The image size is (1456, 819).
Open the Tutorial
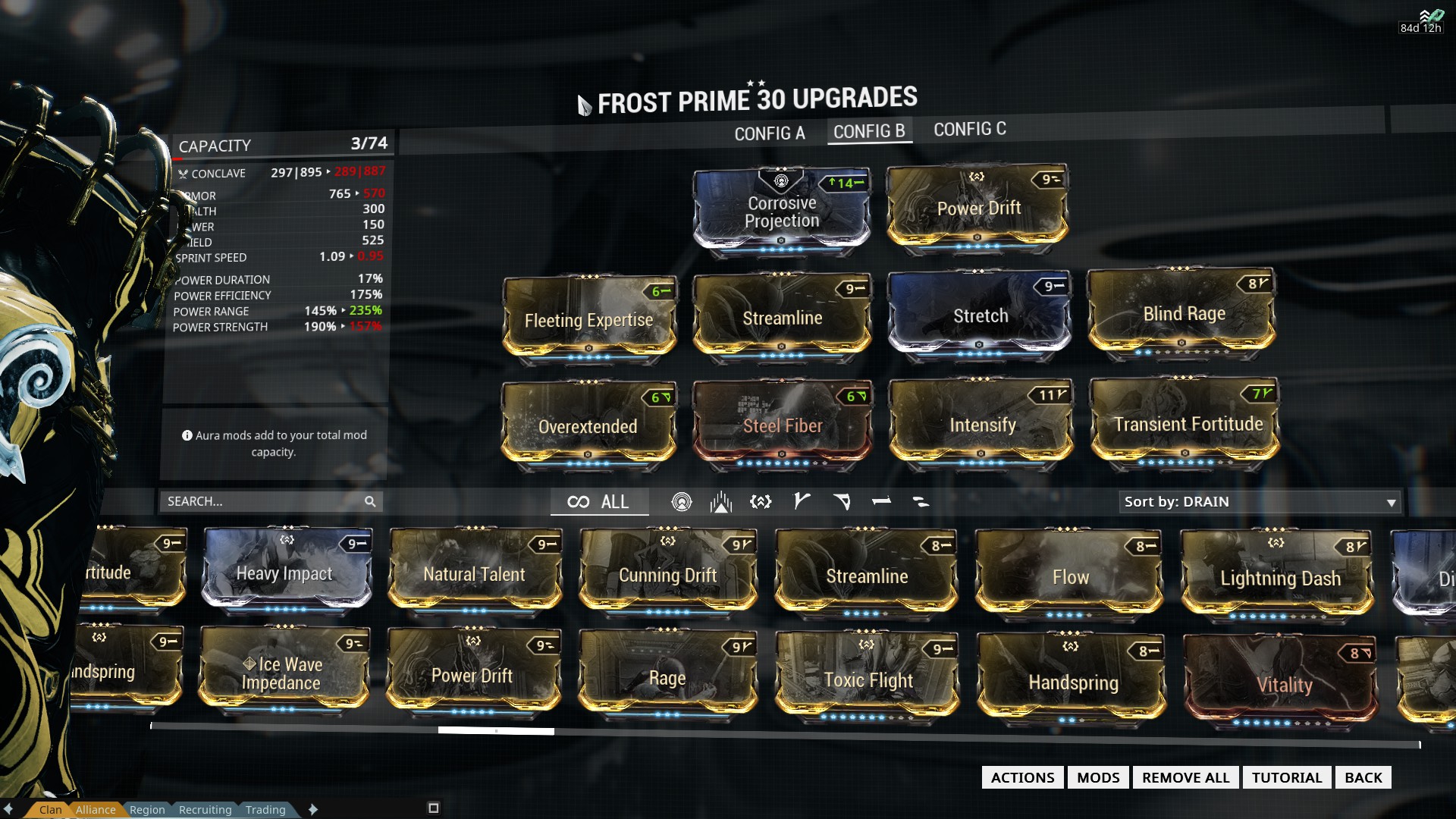1286,777
